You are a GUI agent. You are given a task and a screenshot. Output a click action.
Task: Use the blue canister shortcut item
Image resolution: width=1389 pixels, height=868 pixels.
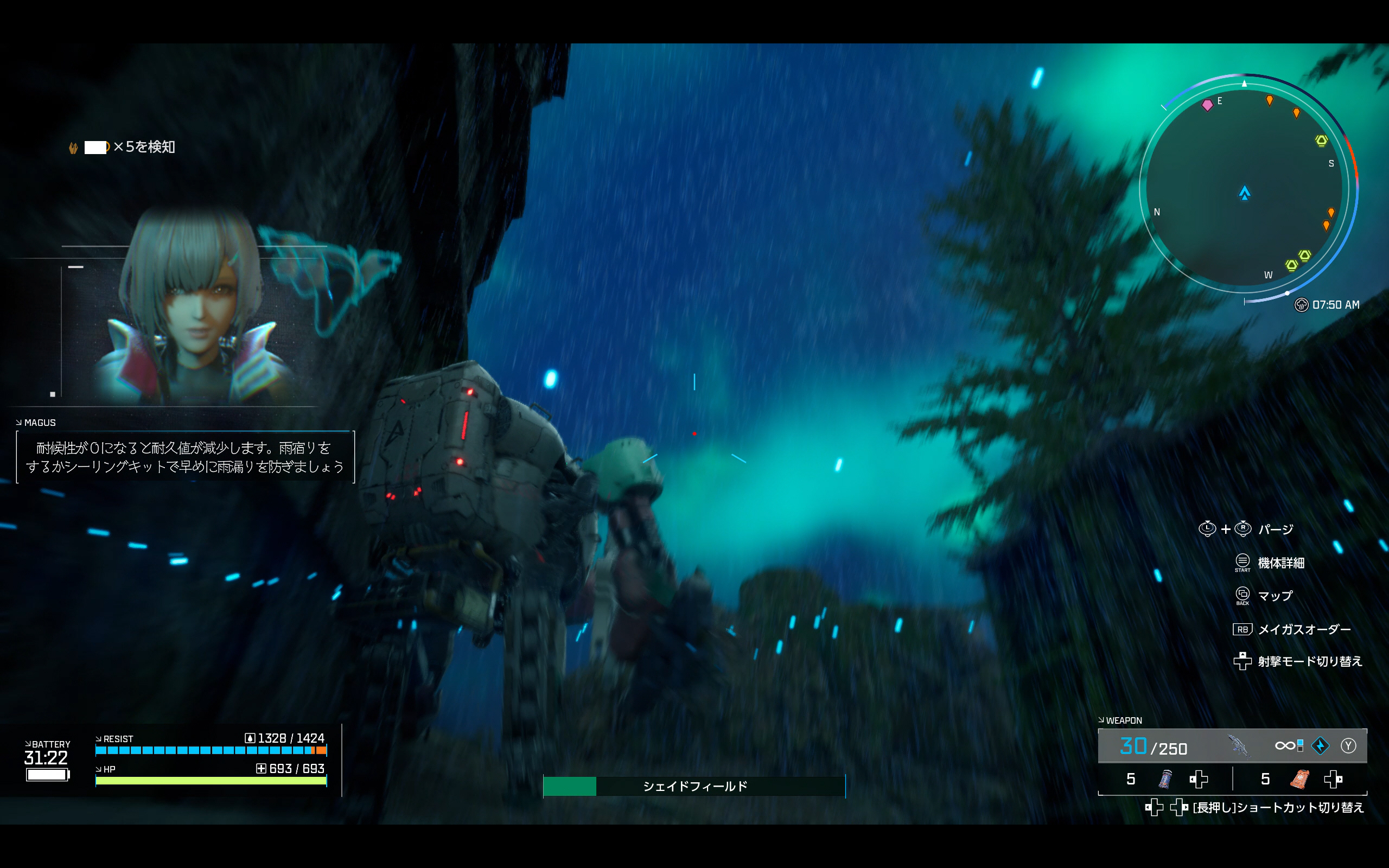[x=1165, y=779]
